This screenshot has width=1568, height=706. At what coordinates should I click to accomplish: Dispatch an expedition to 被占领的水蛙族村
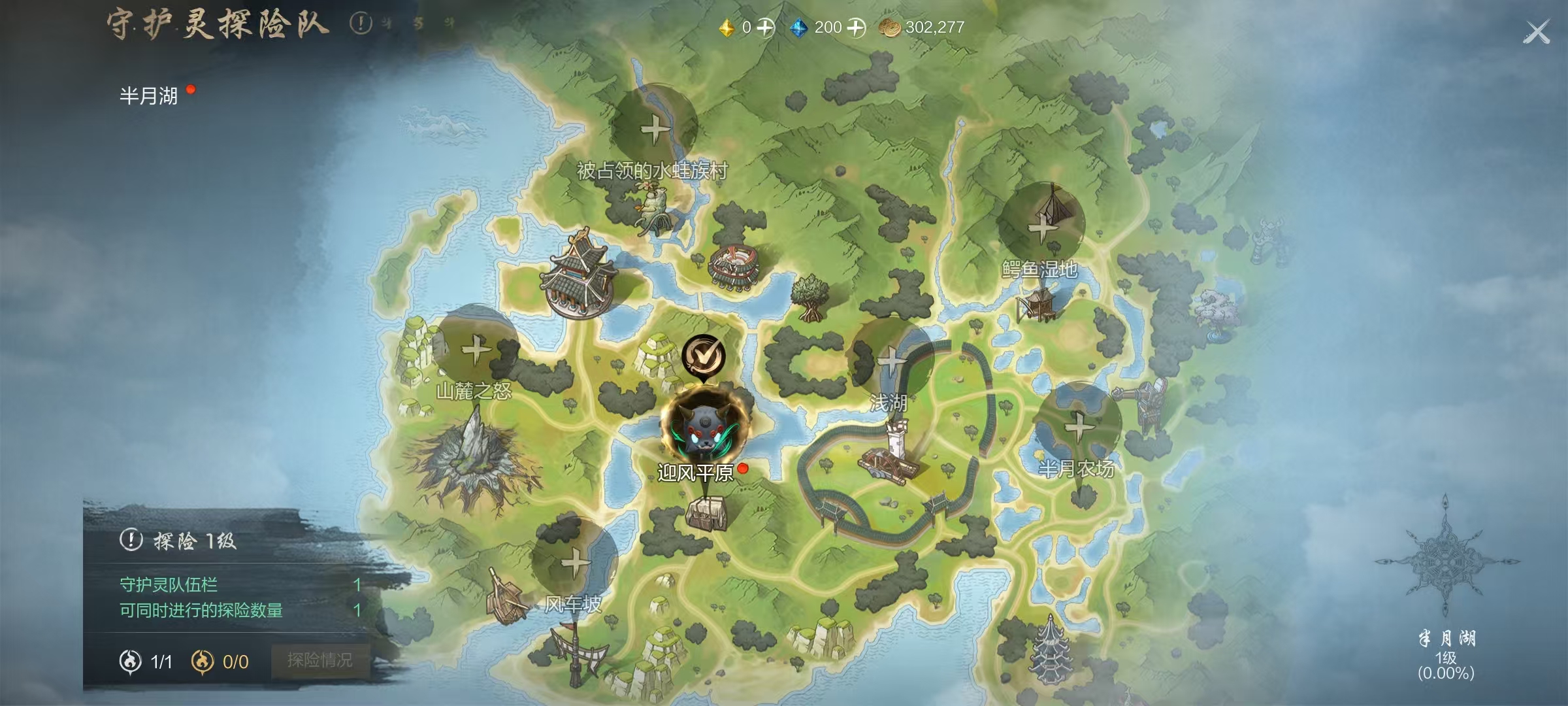tap(654, 129)
